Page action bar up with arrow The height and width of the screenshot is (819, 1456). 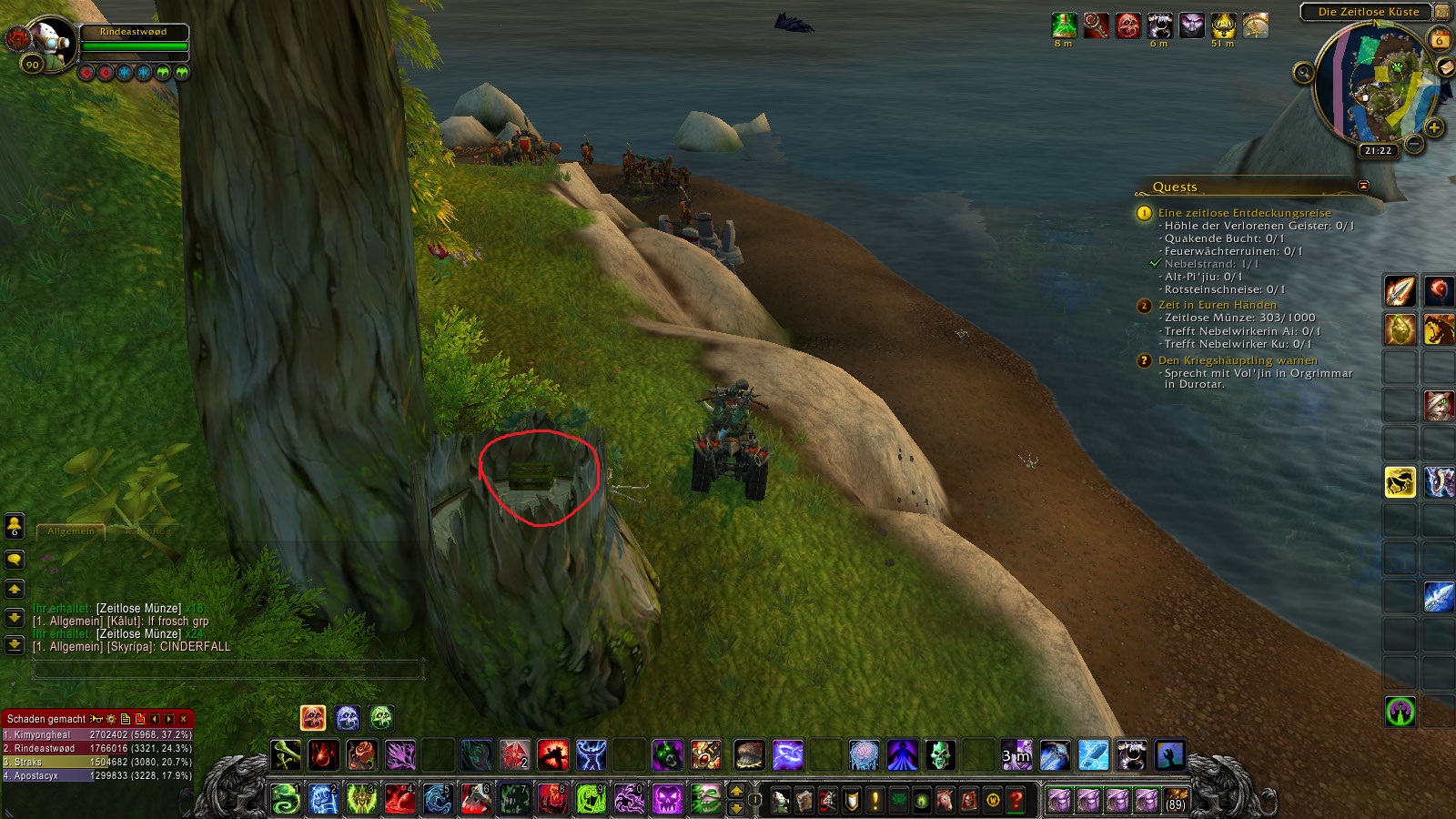coord(737,791)
